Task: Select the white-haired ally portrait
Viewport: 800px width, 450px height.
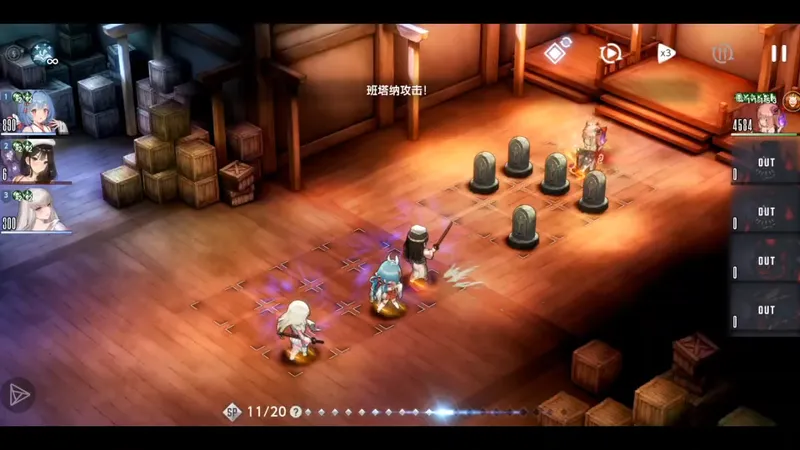Action: point(37,212)
